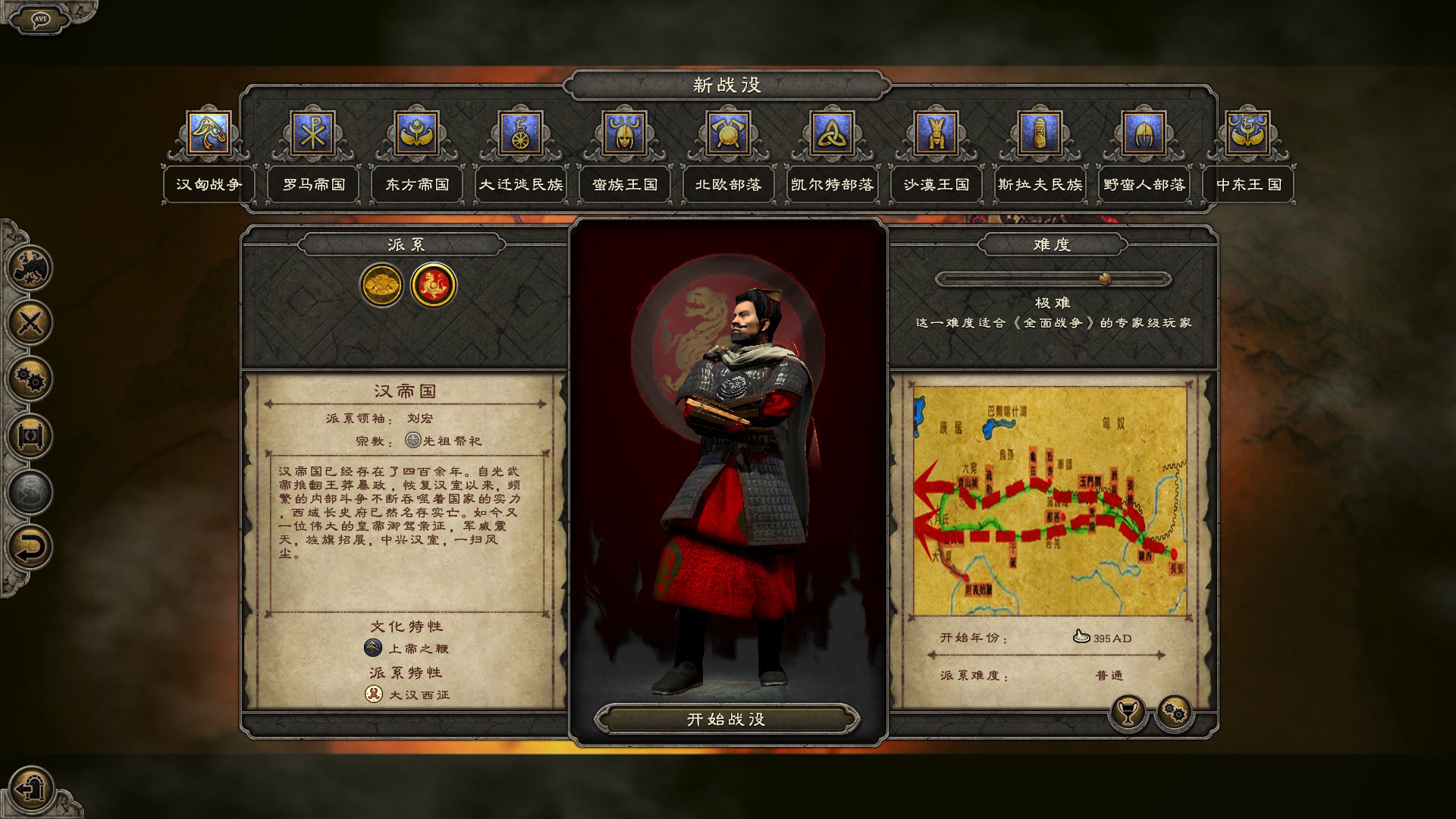Click the crossed swords battle menu icon
Screen dimensions: 1456x819
pos(30,323)
